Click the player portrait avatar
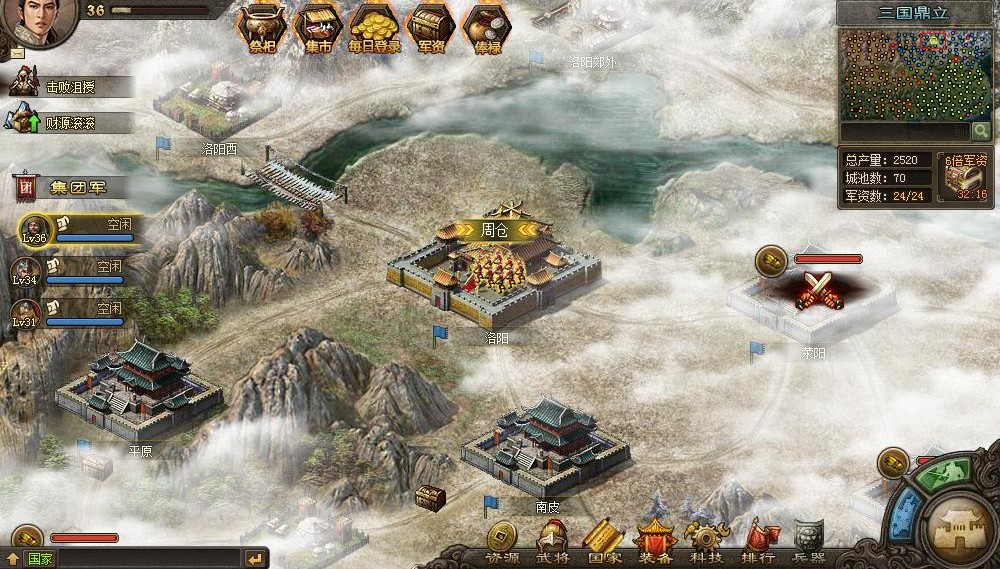This screenshot has height=569, width=1000. coord(38,22)
